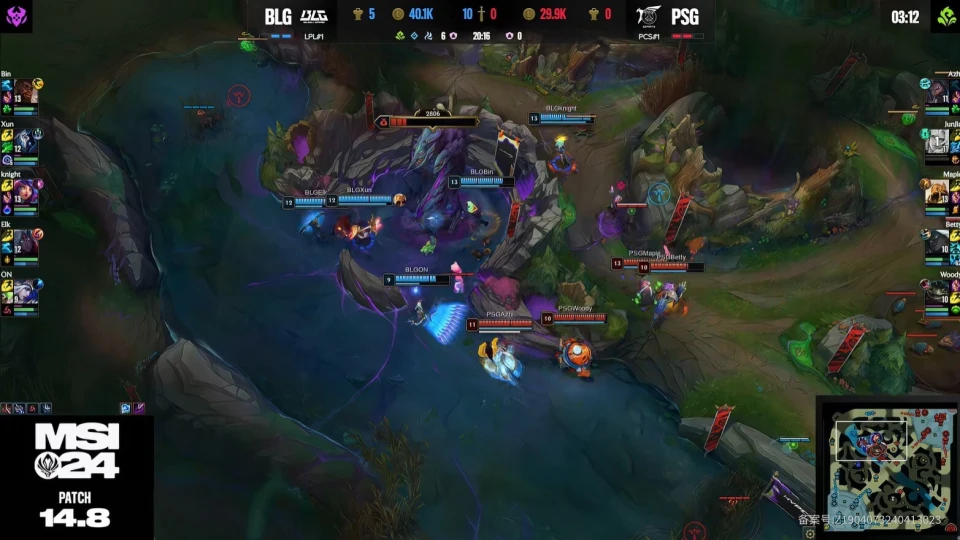The height and width of the screenshot is (540, 960).
Task: Select Azhi's champion portrait
Action: (x=937, y=92)
